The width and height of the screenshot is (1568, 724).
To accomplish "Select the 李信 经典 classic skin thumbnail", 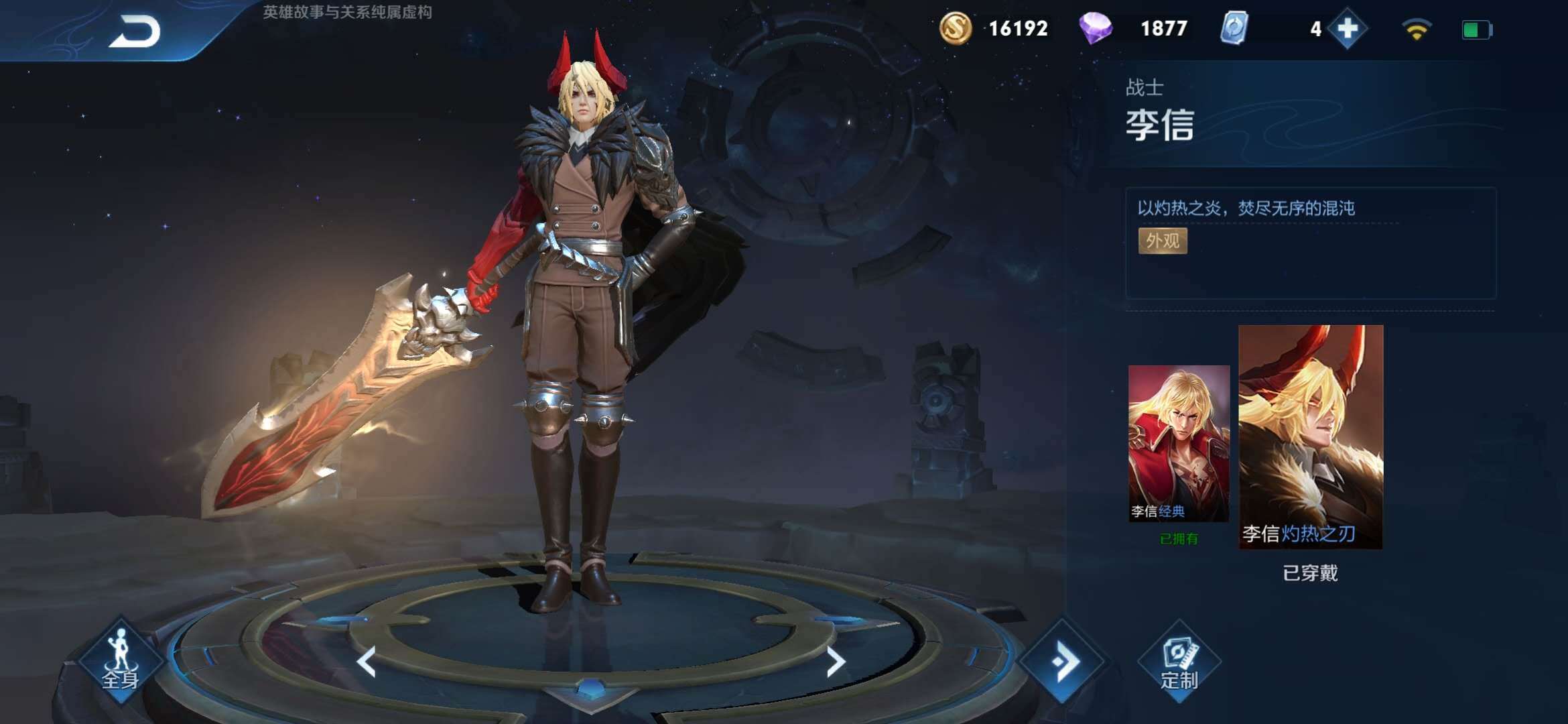I will click(x=1179, y=442).
